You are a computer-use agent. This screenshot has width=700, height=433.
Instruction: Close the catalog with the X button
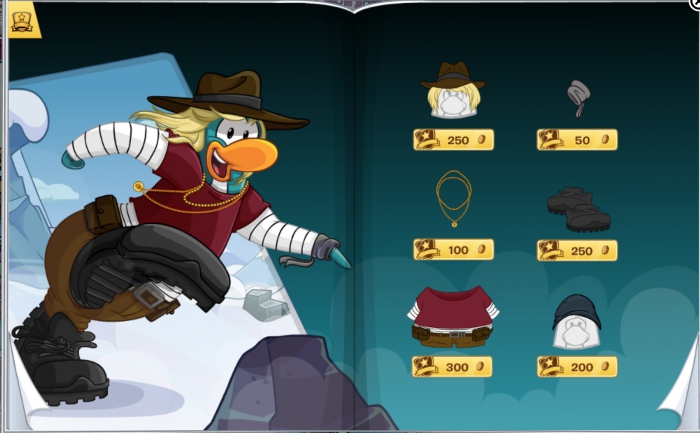(x=694, y=4)
